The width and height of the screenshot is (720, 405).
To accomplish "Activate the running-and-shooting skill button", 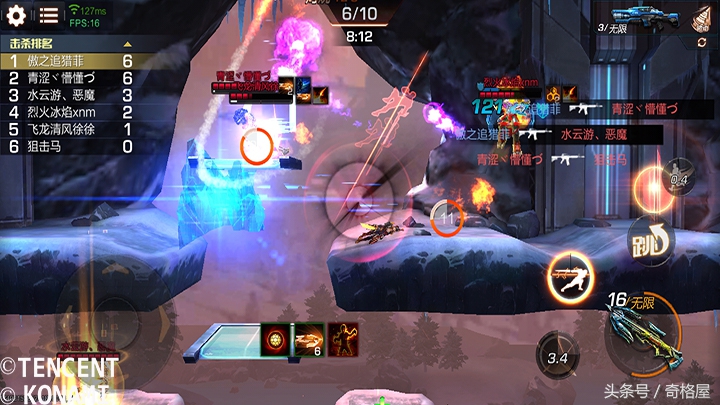I will pyautogui.click(x=571, y=277).
